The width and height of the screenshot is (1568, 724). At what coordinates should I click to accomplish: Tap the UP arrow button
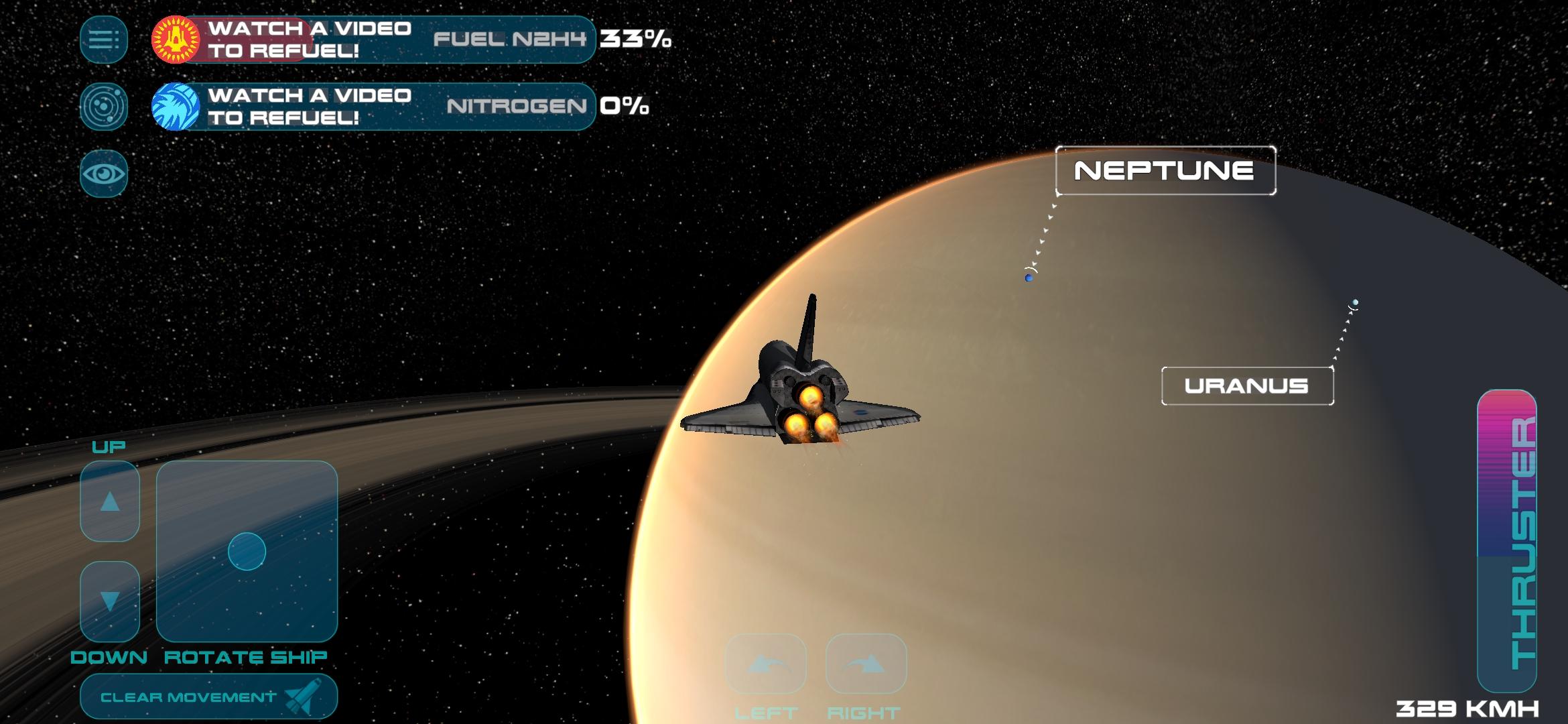pyautogui.click(x=110, y=501)
